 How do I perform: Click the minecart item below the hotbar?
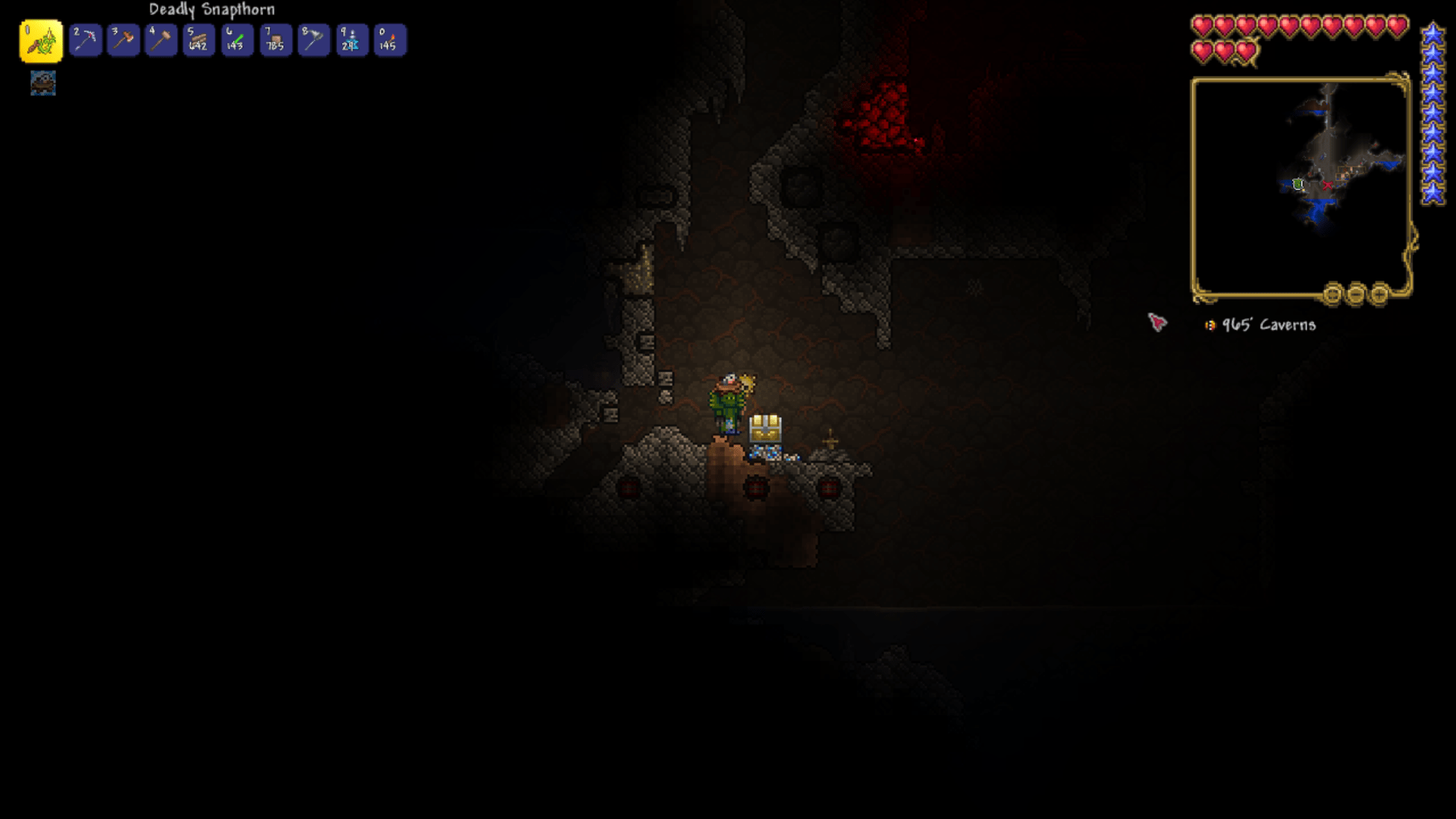[42, 83]
